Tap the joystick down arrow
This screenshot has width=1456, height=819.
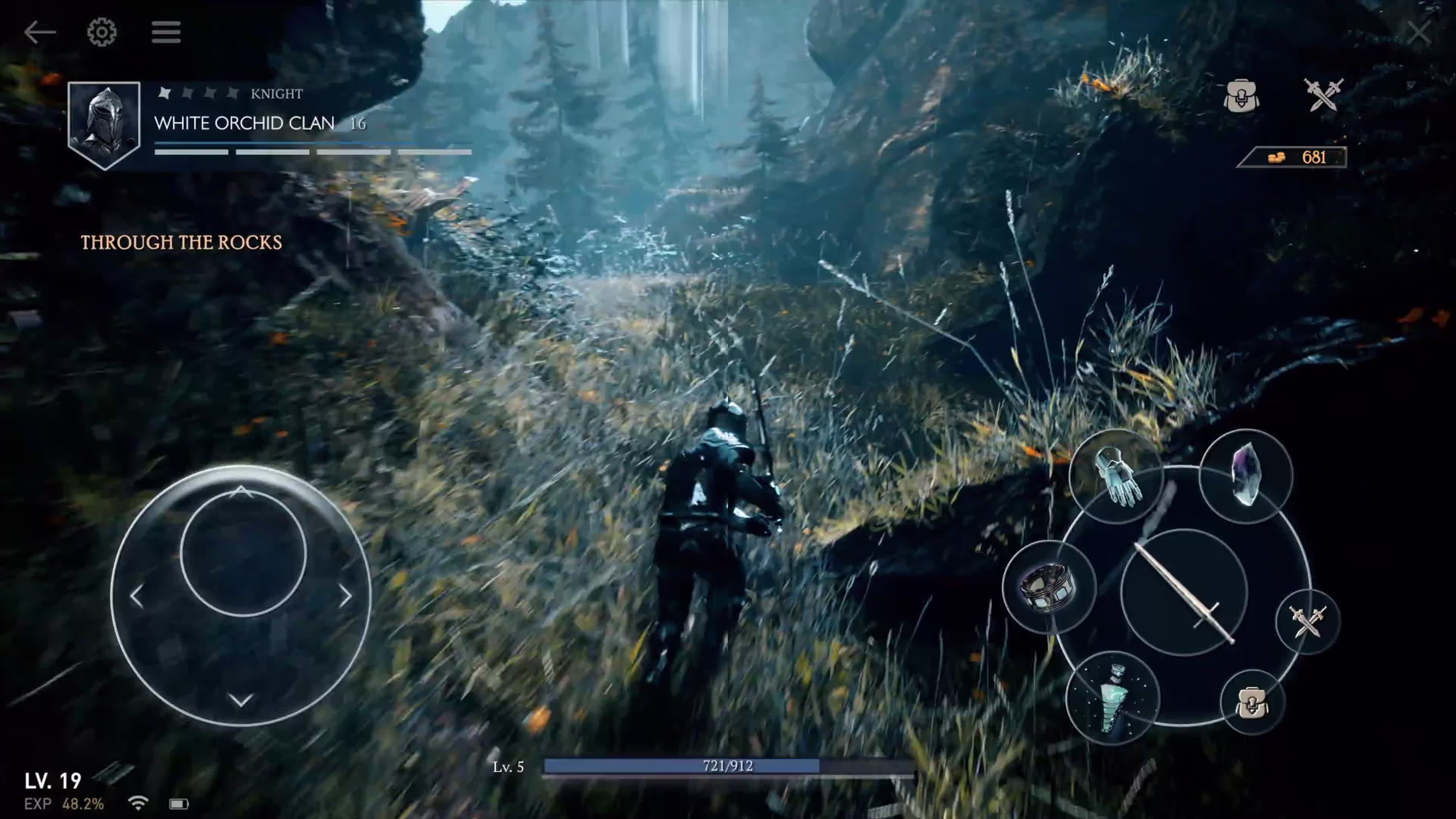click(x=241, y=700)
